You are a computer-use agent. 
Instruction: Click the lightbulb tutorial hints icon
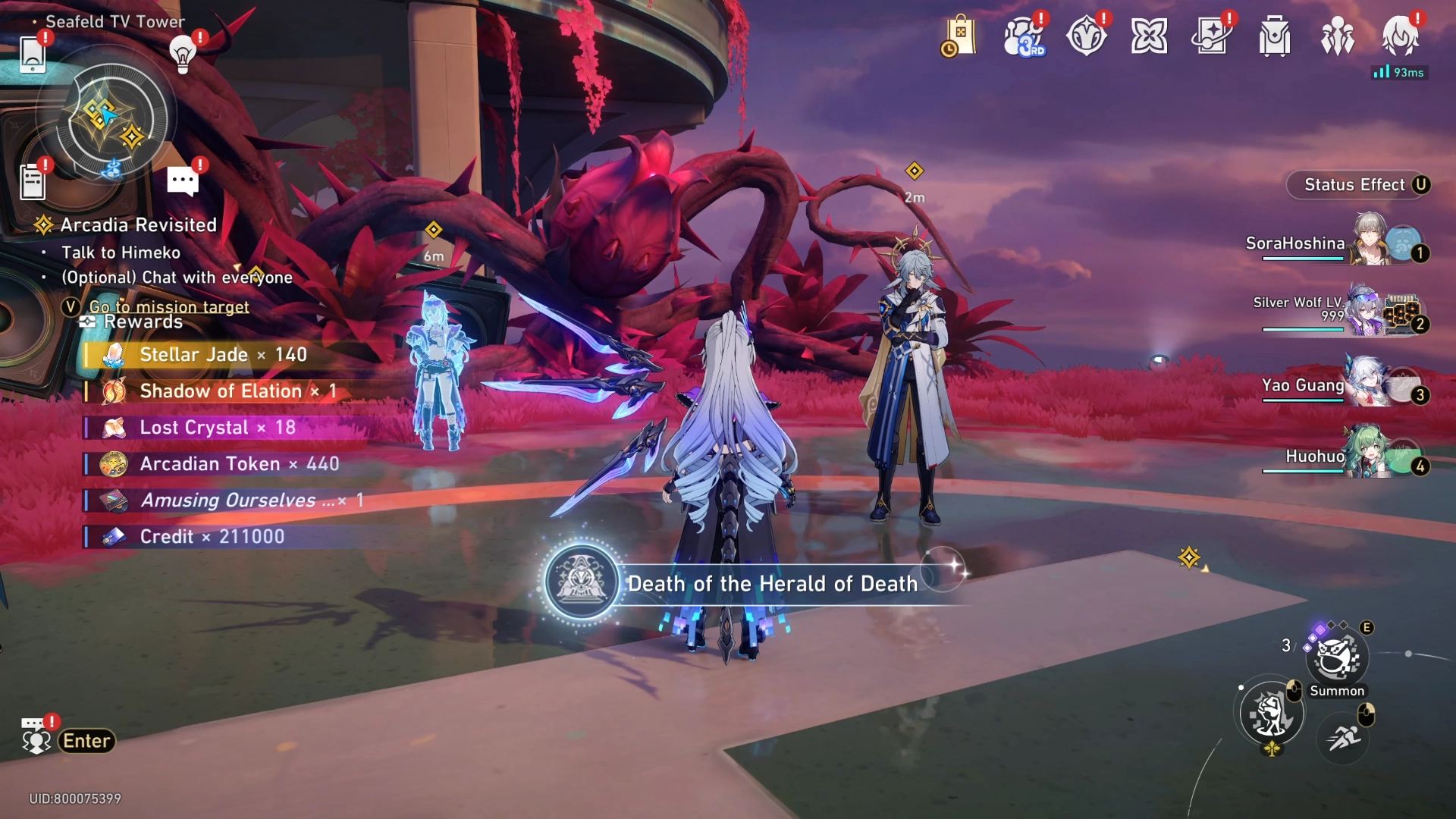183,55
